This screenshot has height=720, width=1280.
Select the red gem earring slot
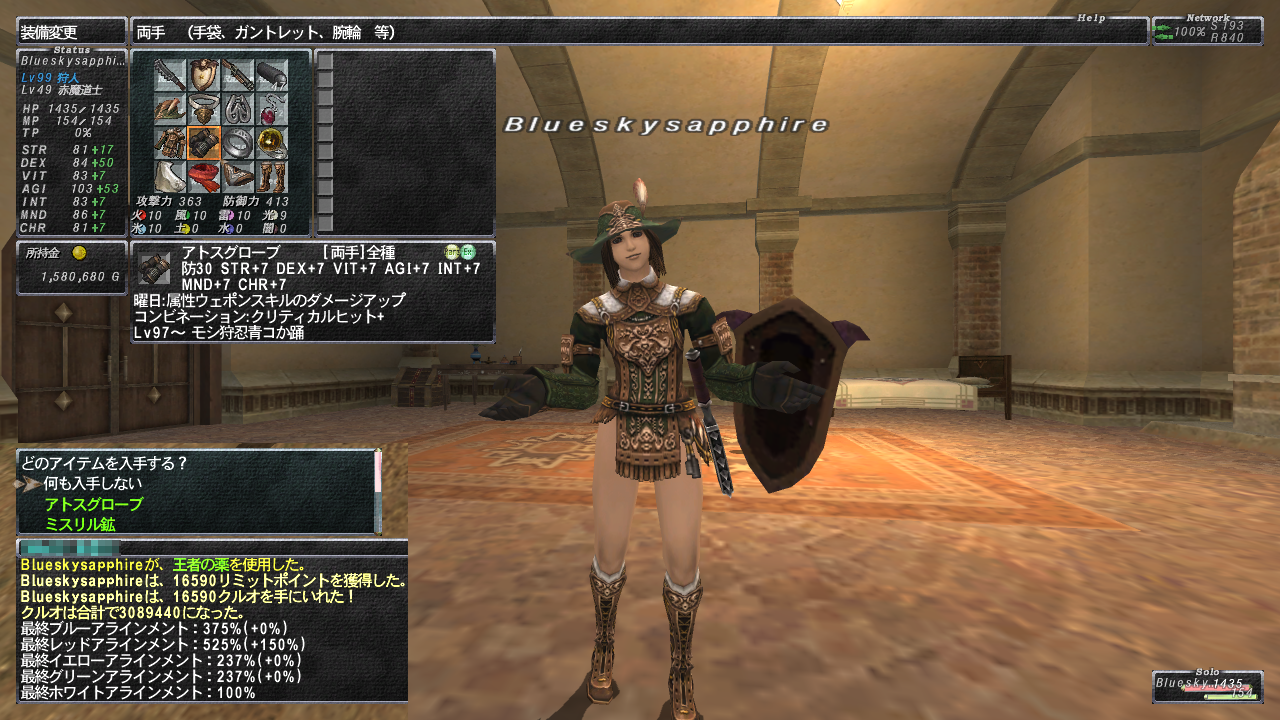click(272, 109)
